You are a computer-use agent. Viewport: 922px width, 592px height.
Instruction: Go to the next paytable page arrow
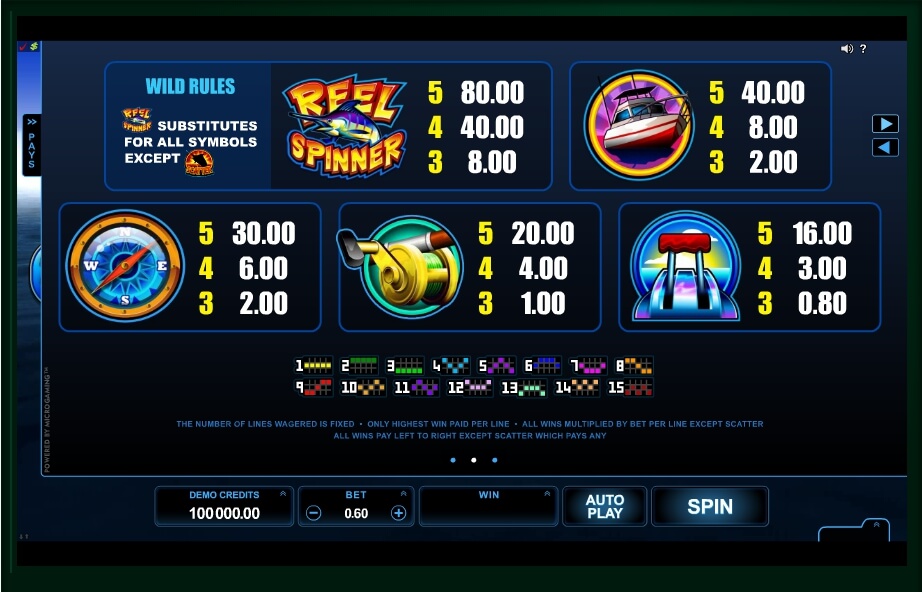[885, 124]
